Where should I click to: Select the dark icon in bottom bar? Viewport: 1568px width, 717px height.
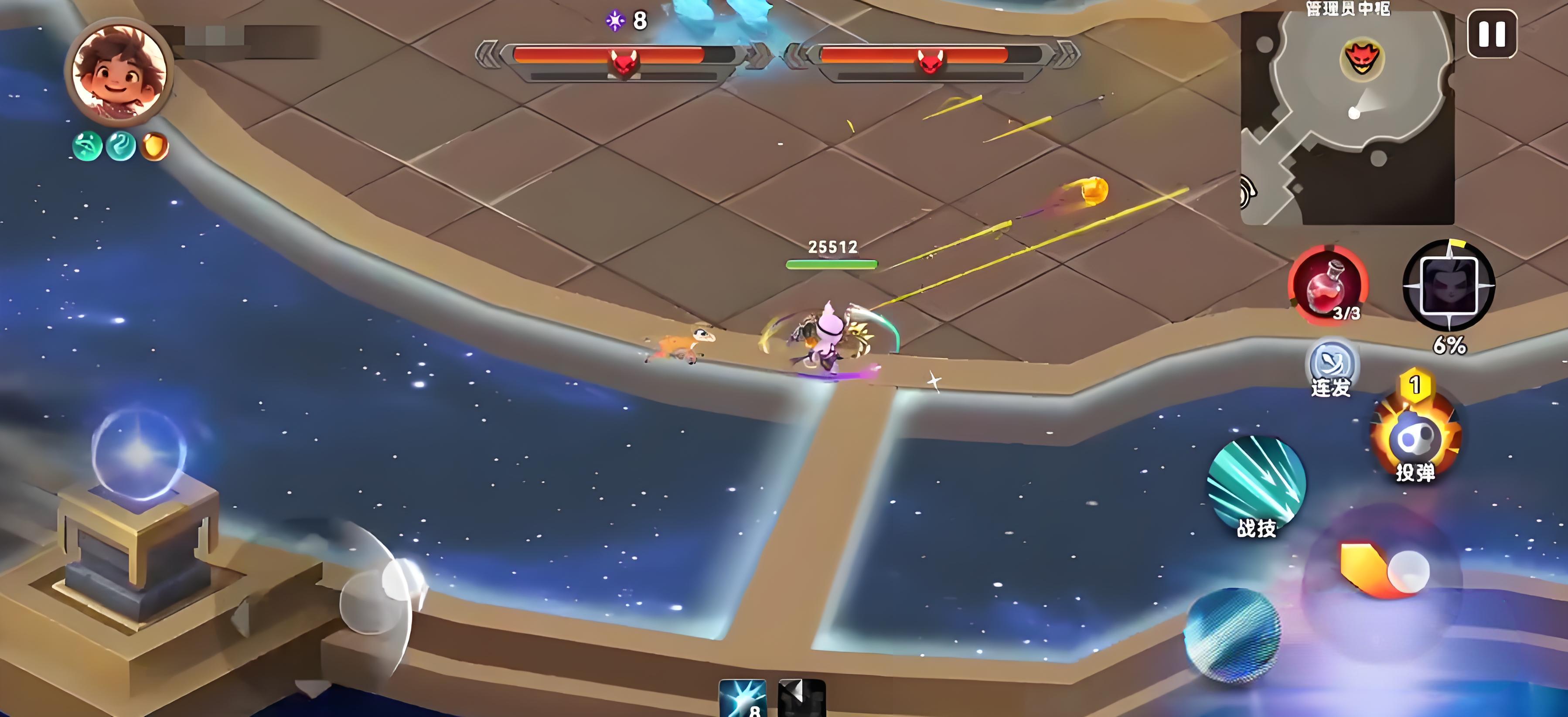click(801, 698)
